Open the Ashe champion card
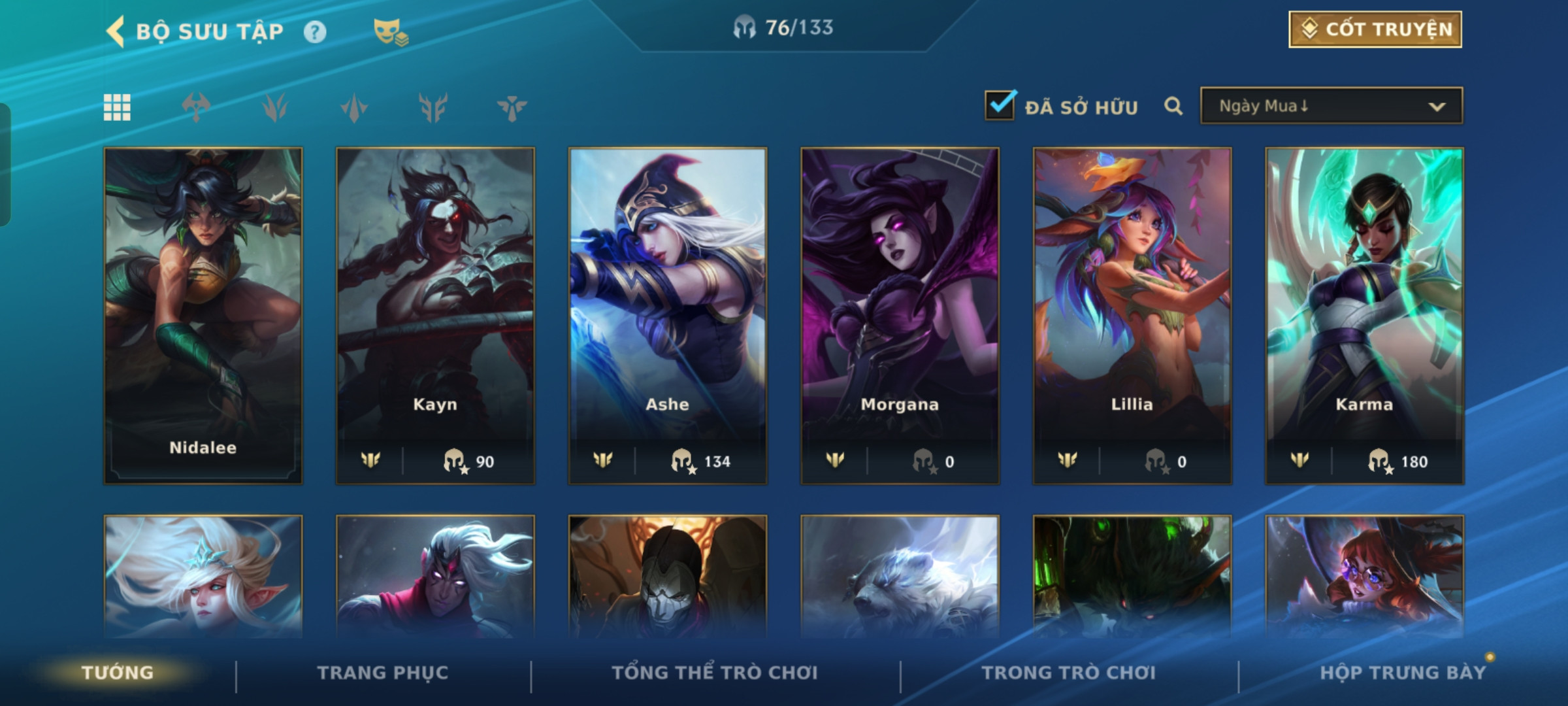The image size is (1568, 706). [668, 315]
